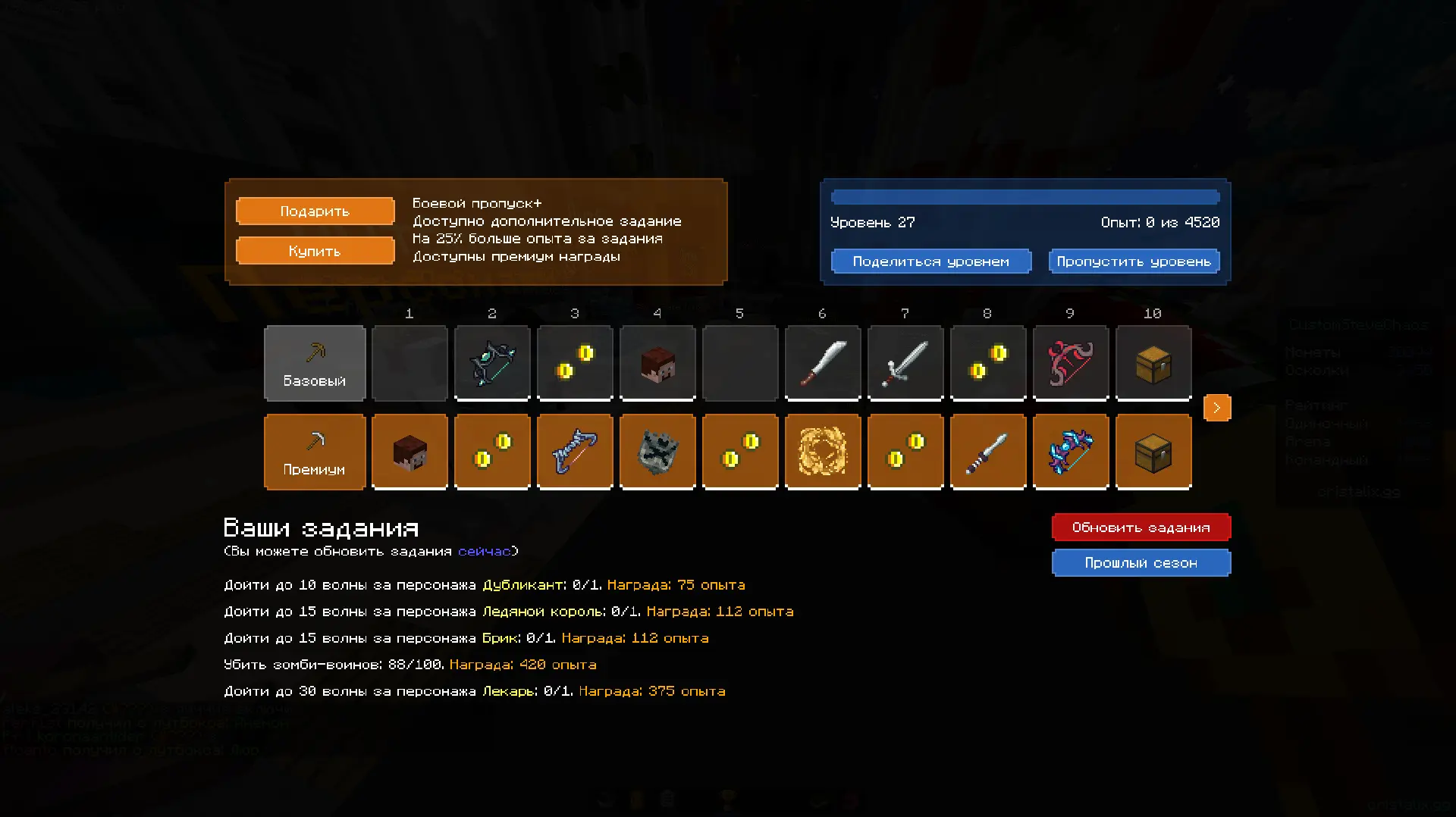Open the level 10 basic chest reward

tap(1153, 363)
